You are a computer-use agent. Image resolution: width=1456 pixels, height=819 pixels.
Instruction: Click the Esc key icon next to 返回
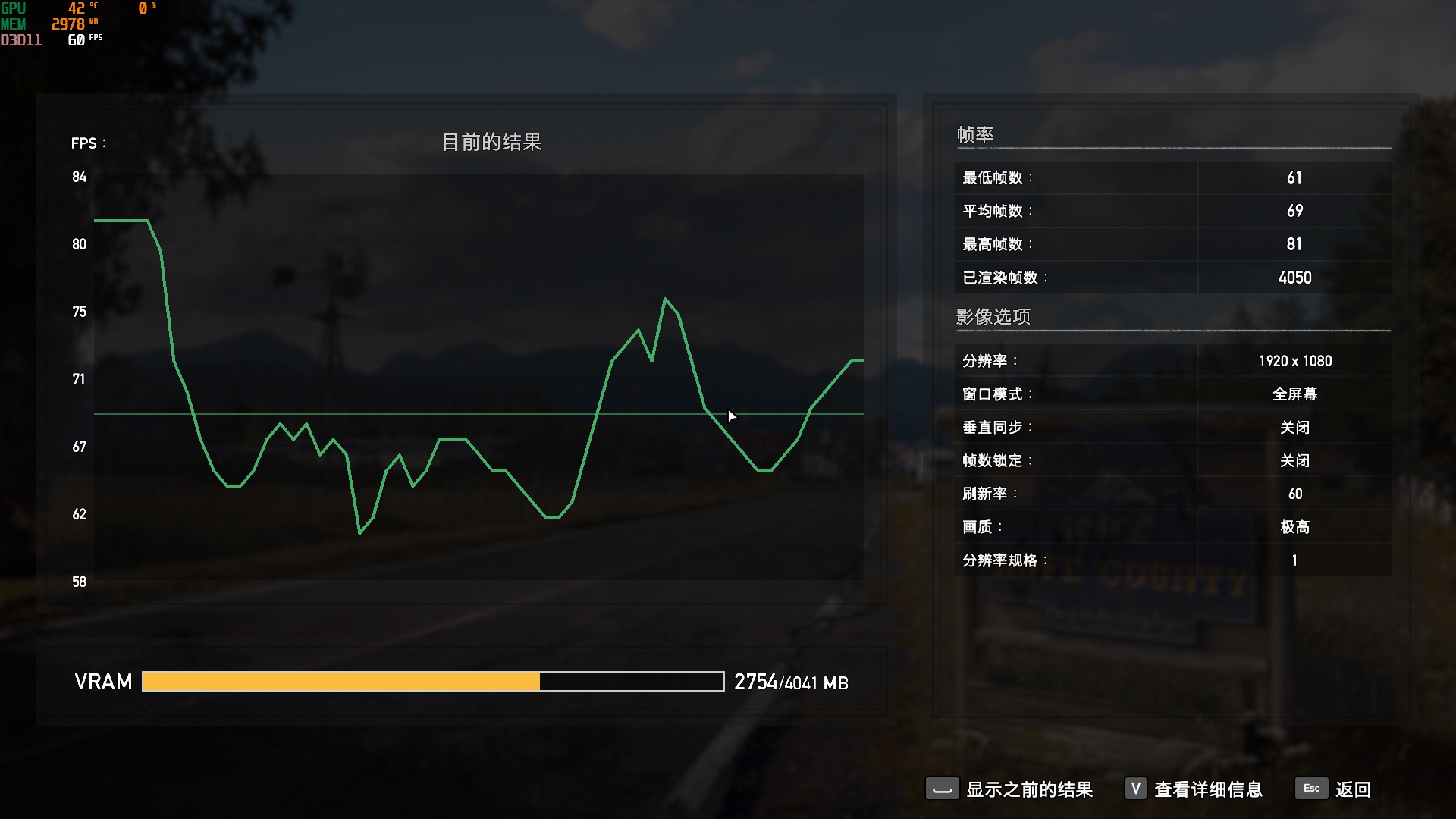[x=1311, y=789]
